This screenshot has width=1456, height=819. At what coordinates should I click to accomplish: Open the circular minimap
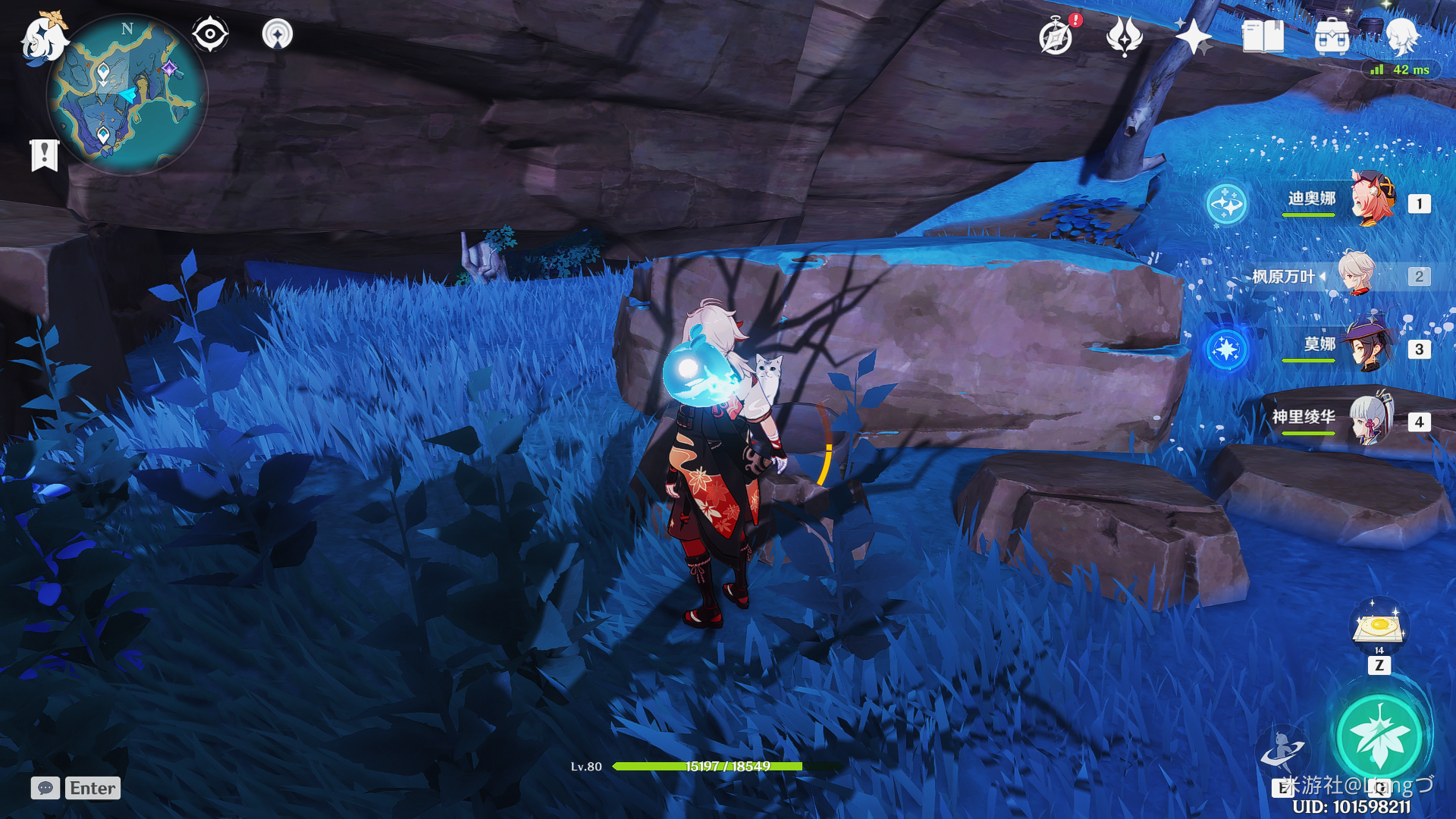click(x=127, y=96)
